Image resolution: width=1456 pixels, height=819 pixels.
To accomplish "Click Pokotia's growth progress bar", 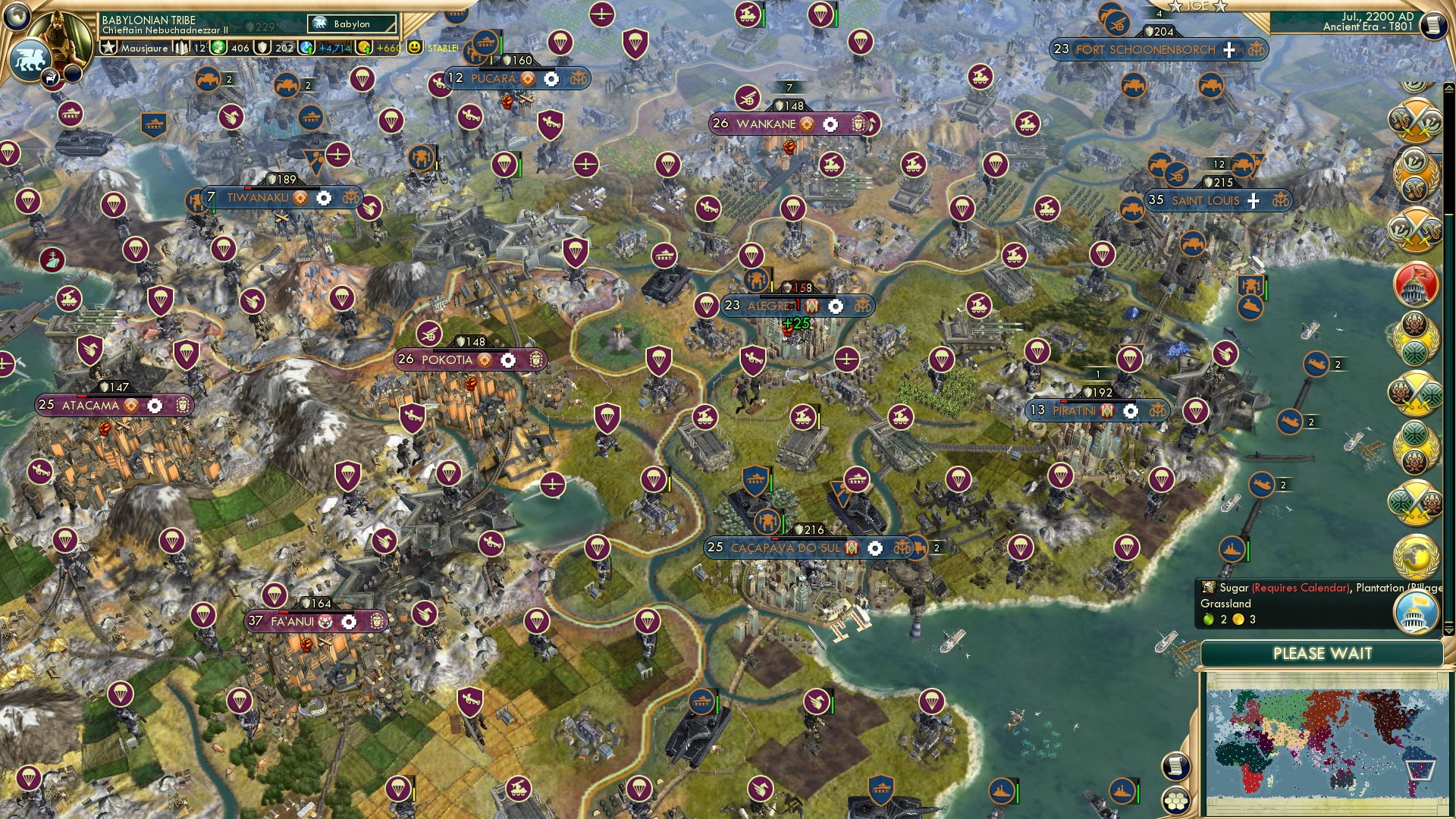I will [470, 350].
